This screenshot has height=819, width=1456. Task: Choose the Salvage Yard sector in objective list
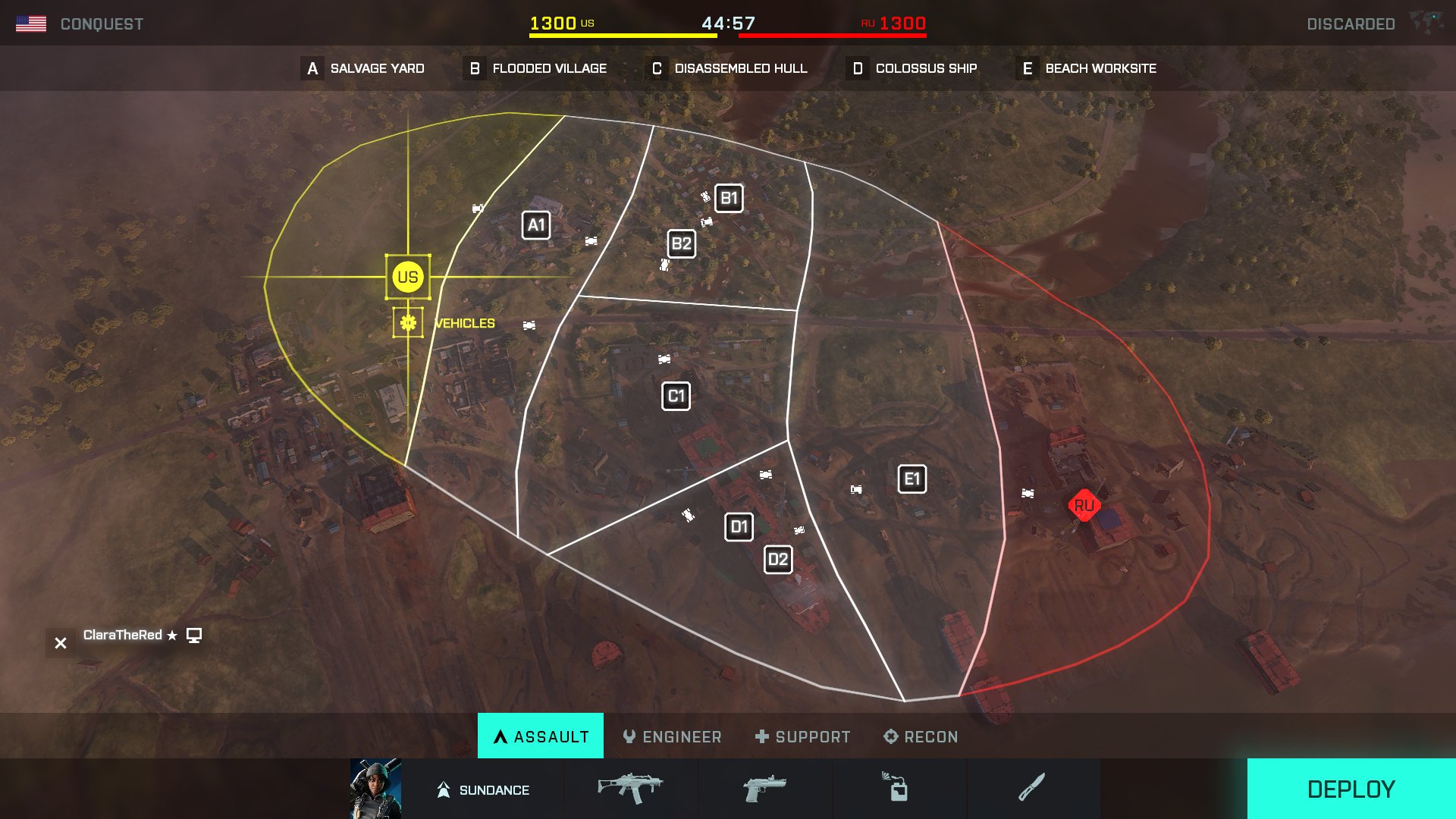click(363, 68)
